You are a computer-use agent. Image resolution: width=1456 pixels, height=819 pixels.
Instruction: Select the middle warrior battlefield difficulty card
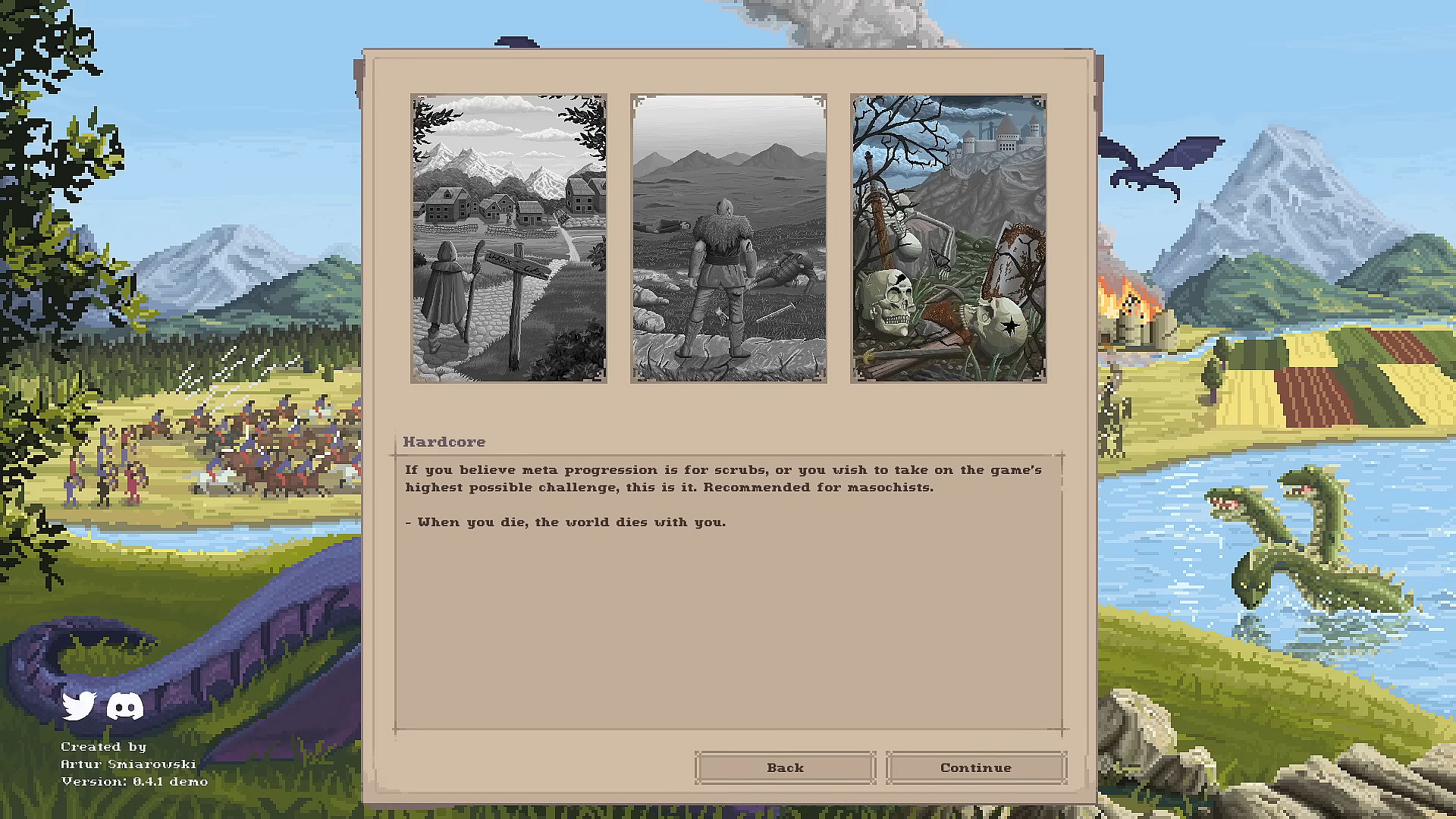tap(727, 238)
